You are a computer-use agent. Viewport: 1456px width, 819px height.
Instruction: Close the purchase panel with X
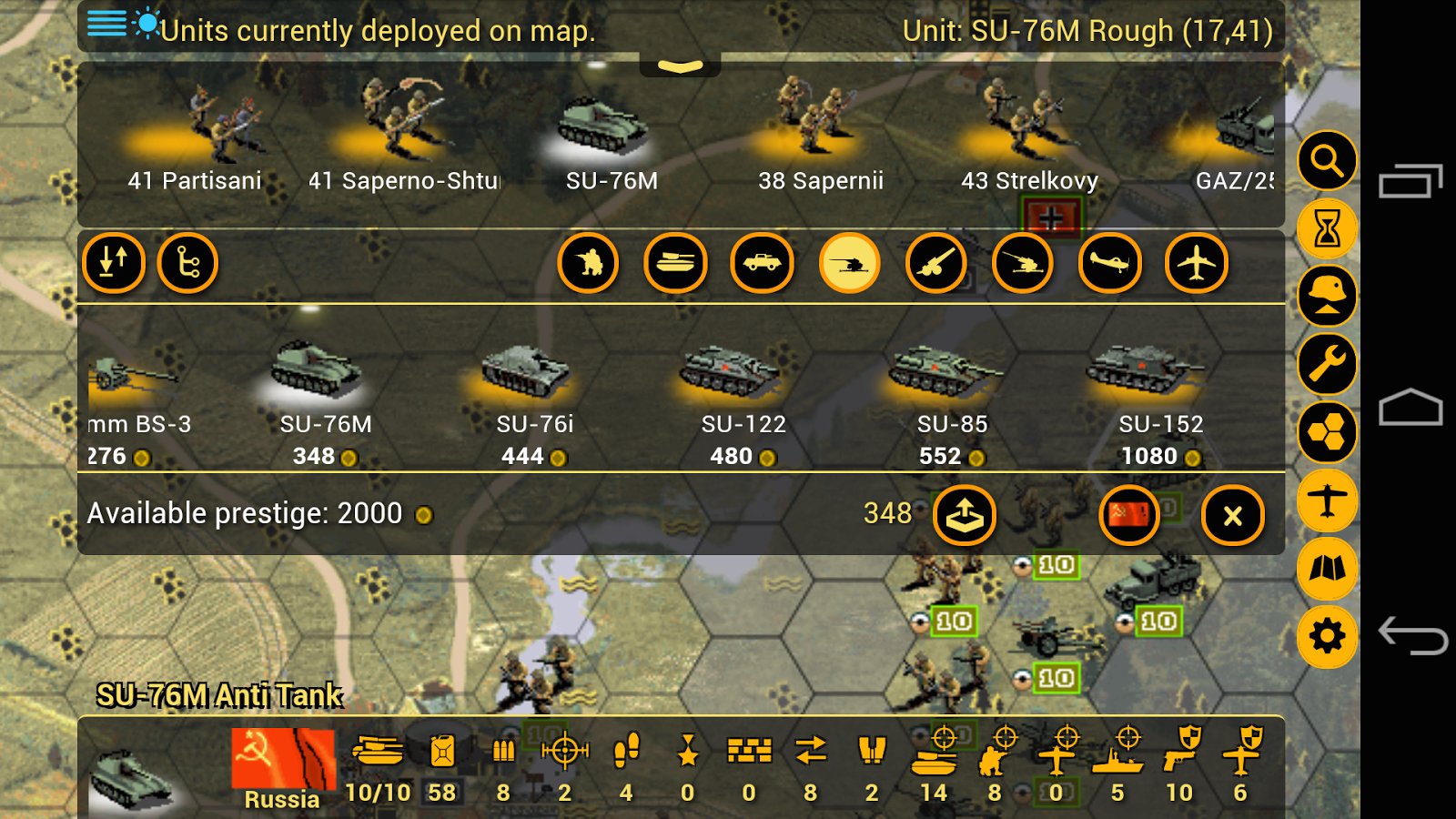[1233, 516]
